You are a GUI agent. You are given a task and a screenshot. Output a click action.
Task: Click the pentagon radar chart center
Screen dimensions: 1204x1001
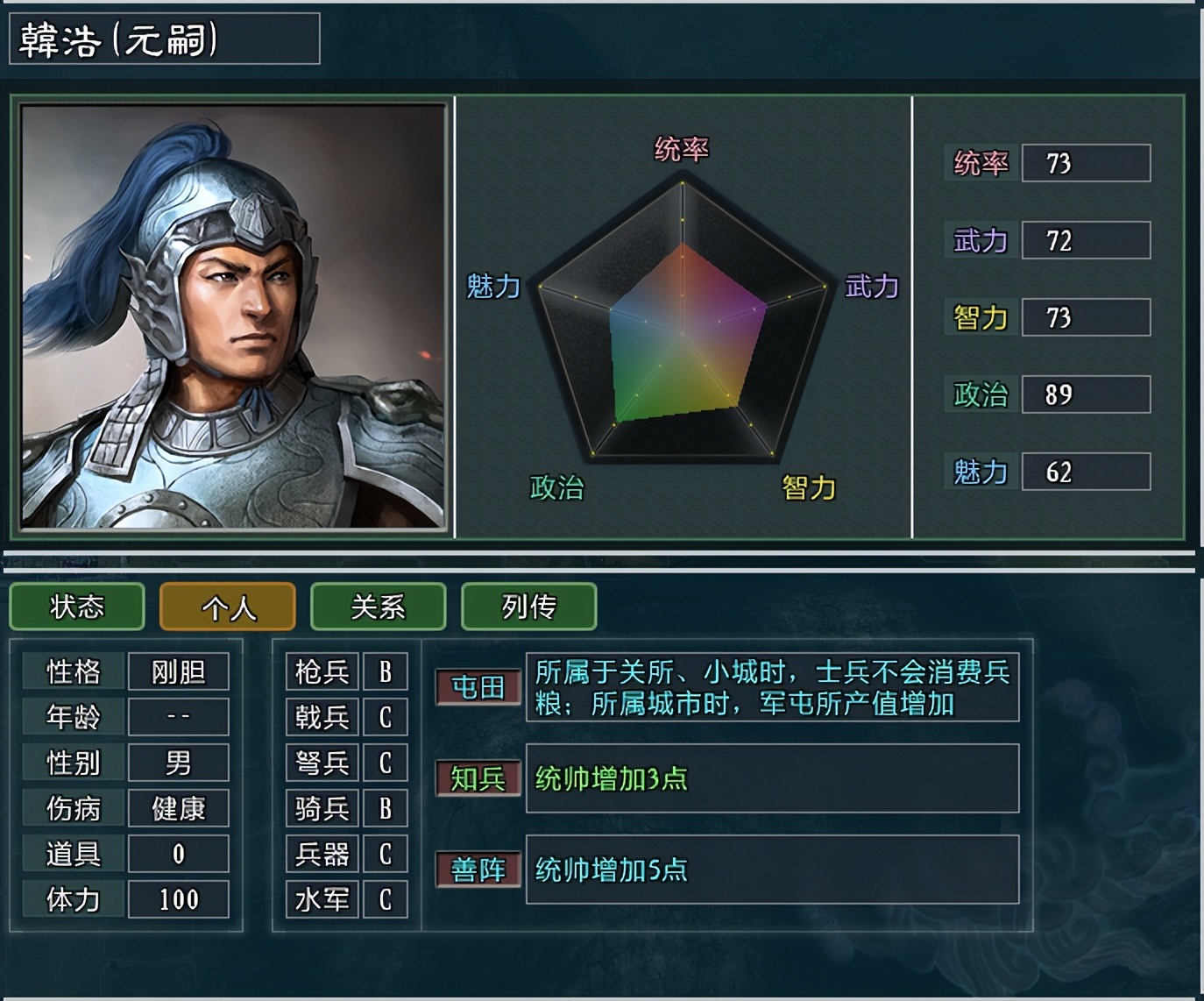point(683,333)
